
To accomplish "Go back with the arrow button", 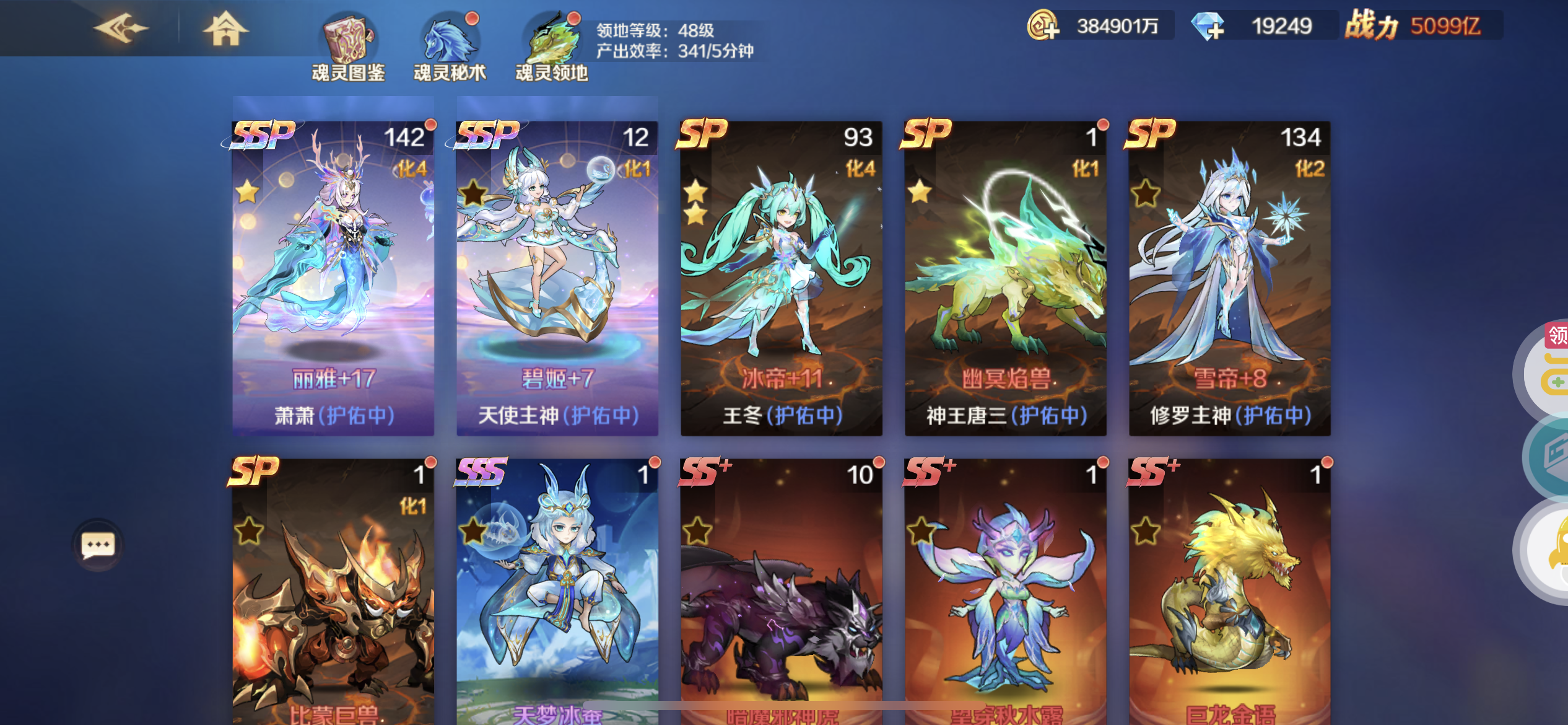I will coord(121,28).
